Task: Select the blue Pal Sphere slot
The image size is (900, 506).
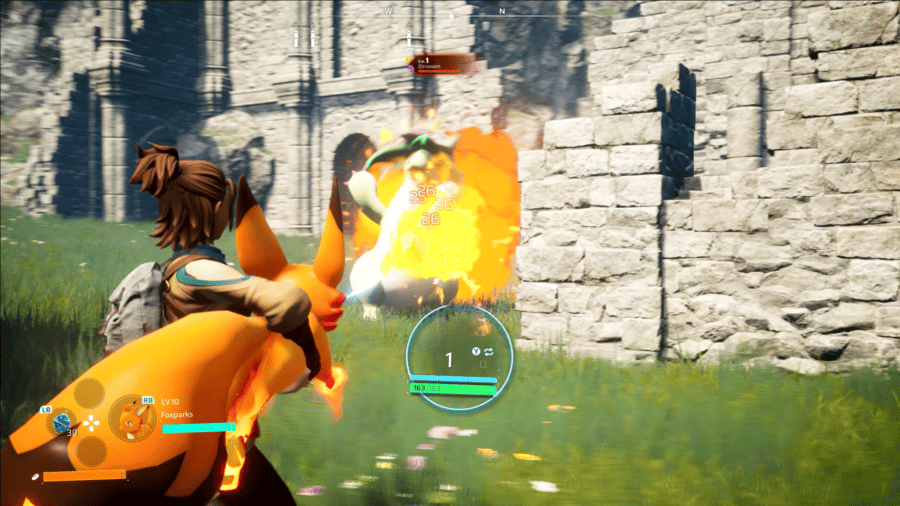Action: pos(60,422)
